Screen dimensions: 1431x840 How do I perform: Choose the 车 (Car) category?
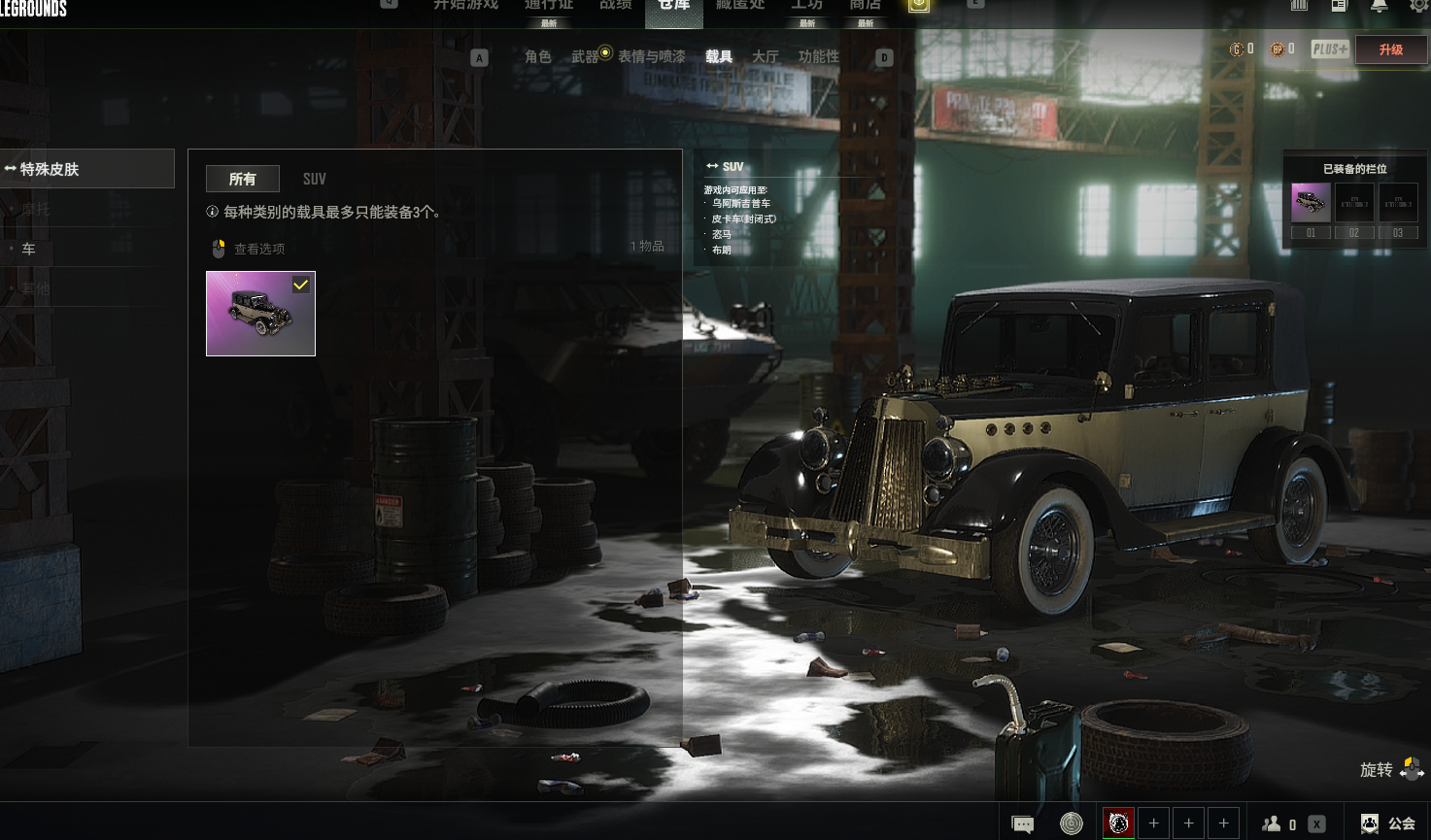pyautogui.click(x=29, y=250)
